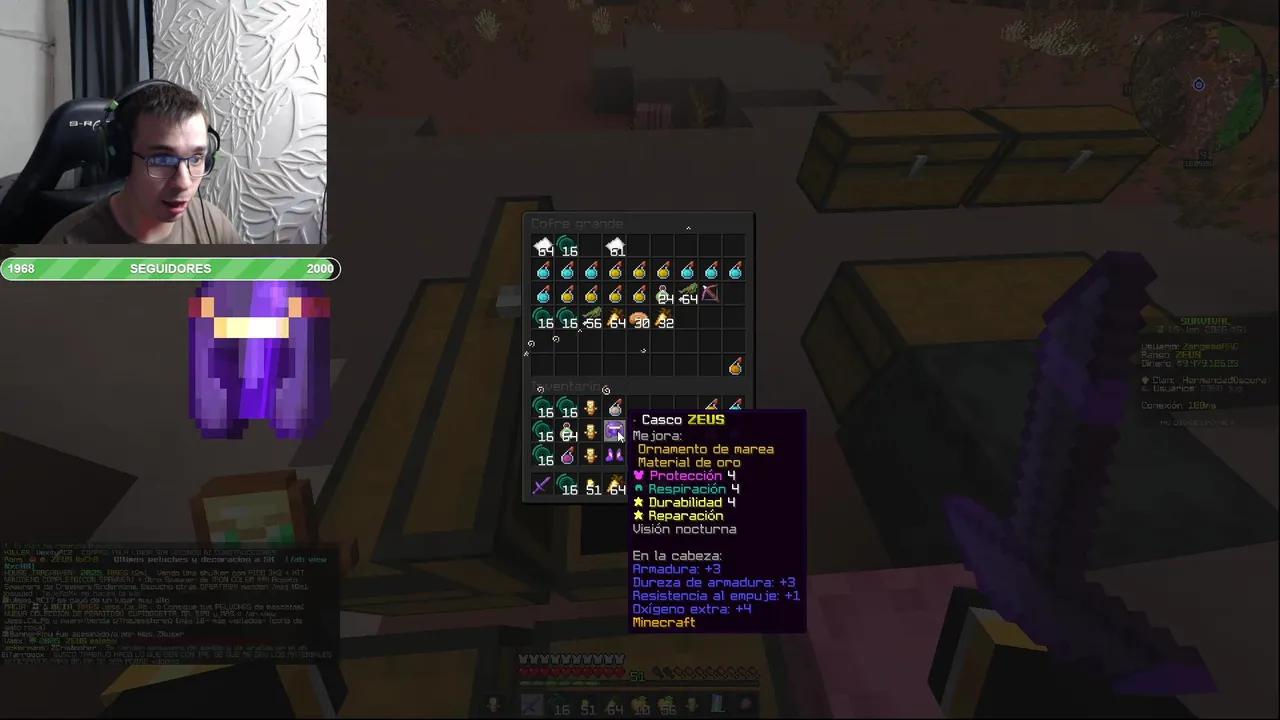The image size is (1280, 720).
Task: Click the purple sword in the inventory
Action: [x=539, y=487]
